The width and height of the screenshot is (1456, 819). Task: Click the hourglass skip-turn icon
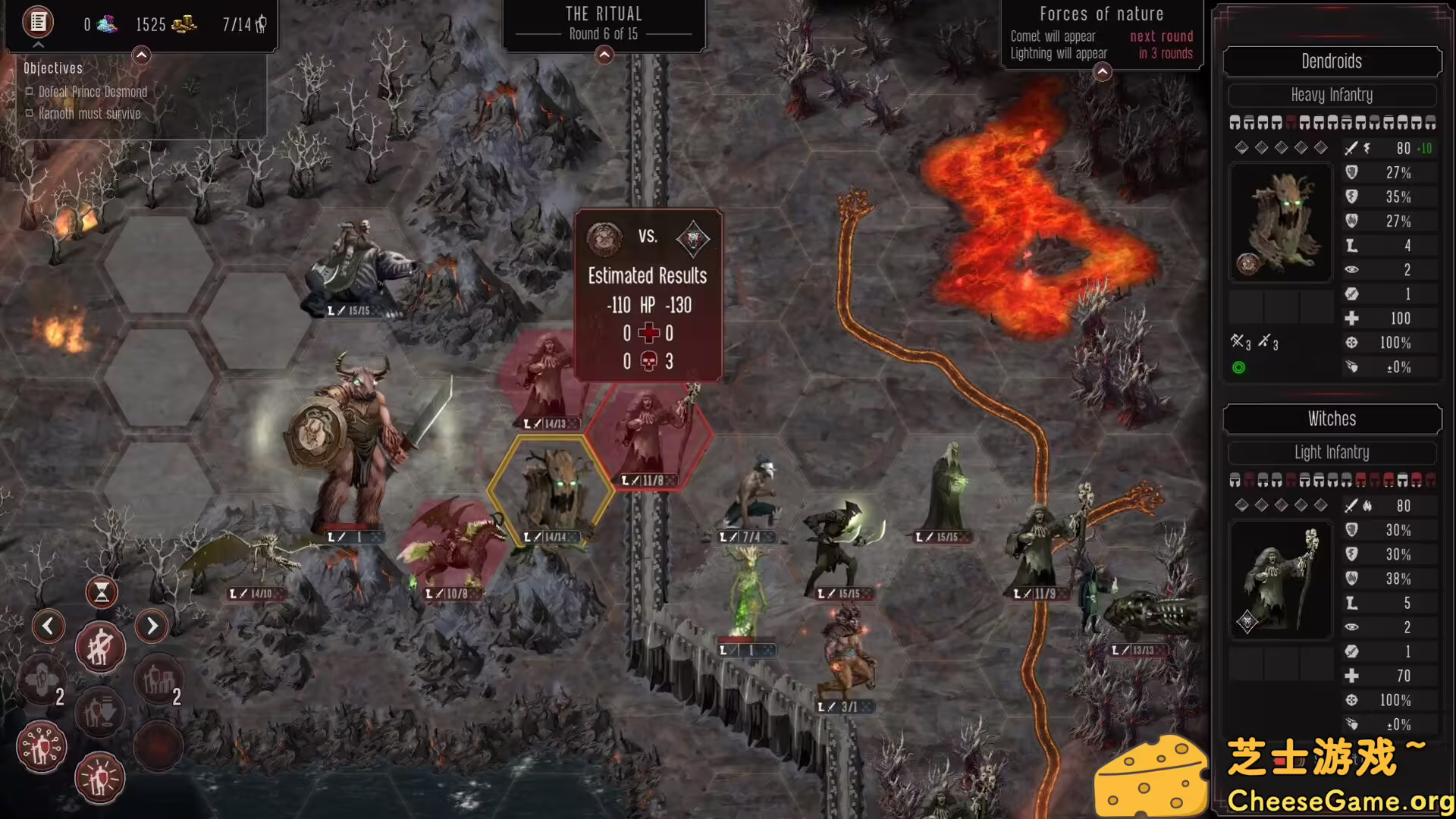pos(102,592)
